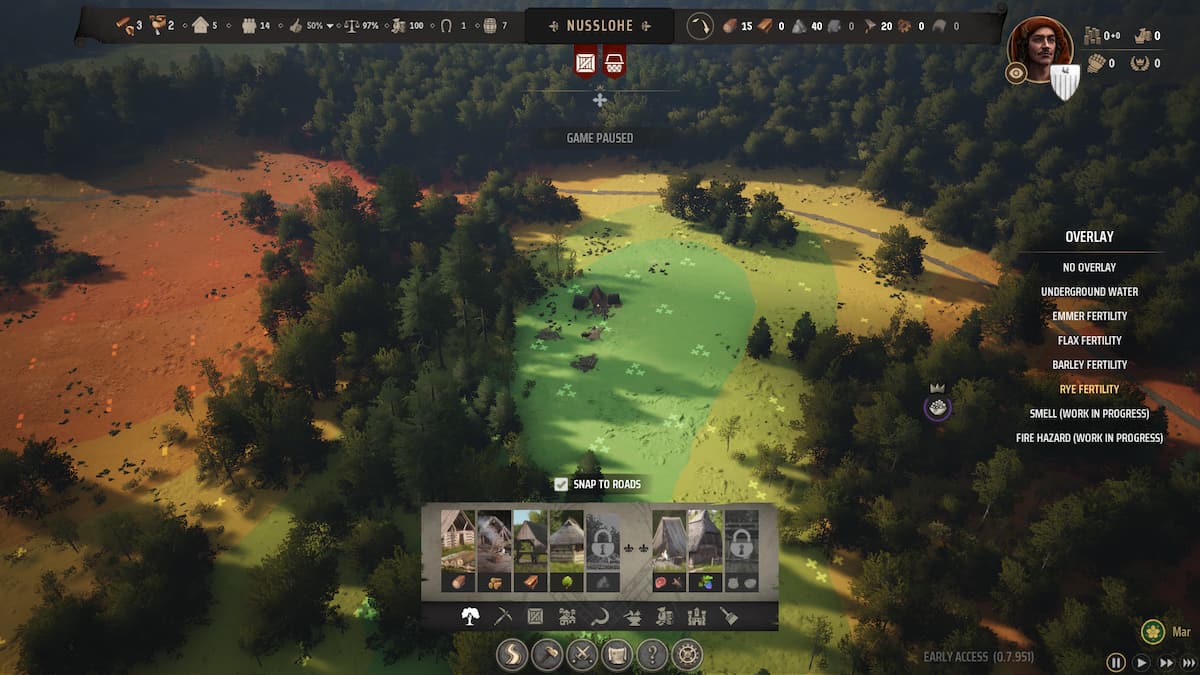
Task: Select the Rye Fertility overlay
Action: pyautogui.click(x=1089, y=389)
